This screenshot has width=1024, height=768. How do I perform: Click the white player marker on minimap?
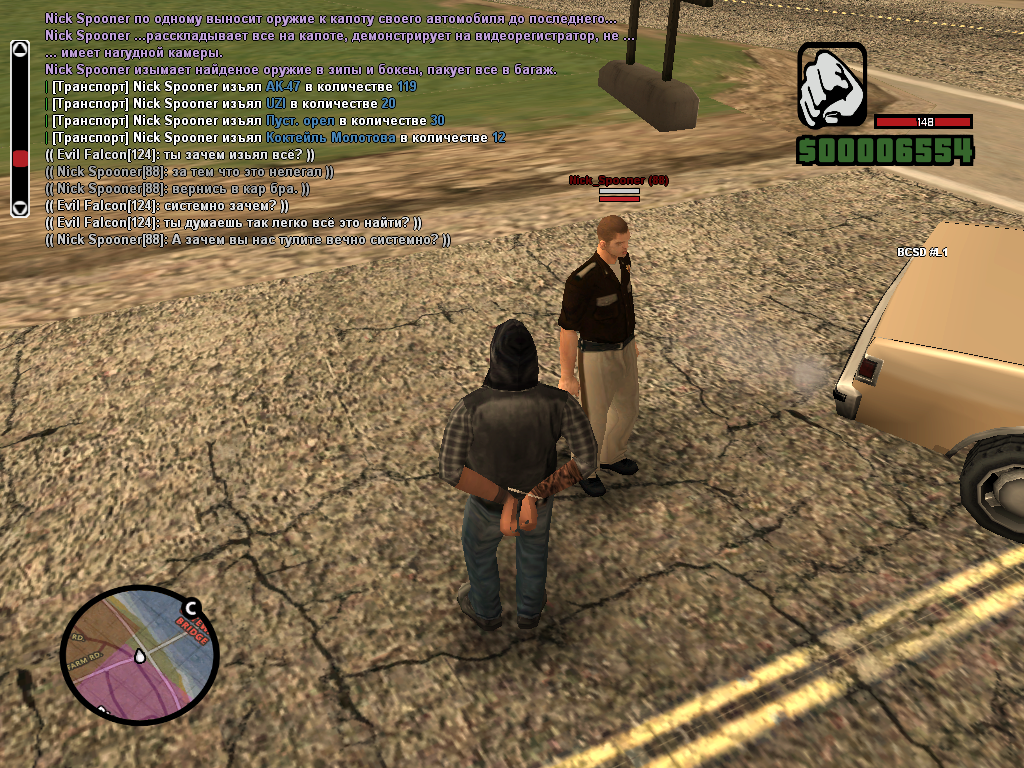coord(141,655)
